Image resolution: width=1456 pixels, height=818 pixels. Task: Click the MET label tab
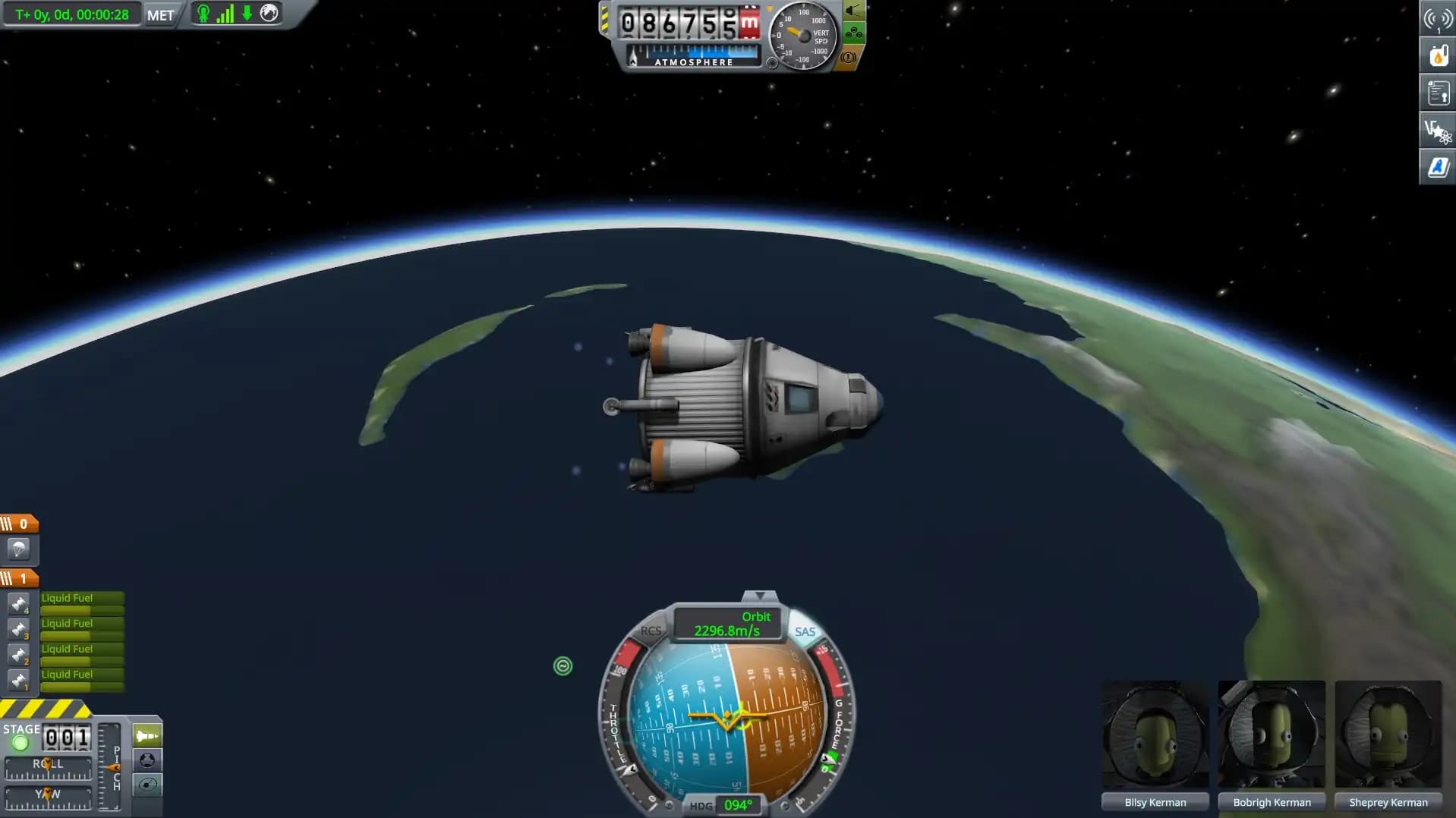tap(162, 14)
